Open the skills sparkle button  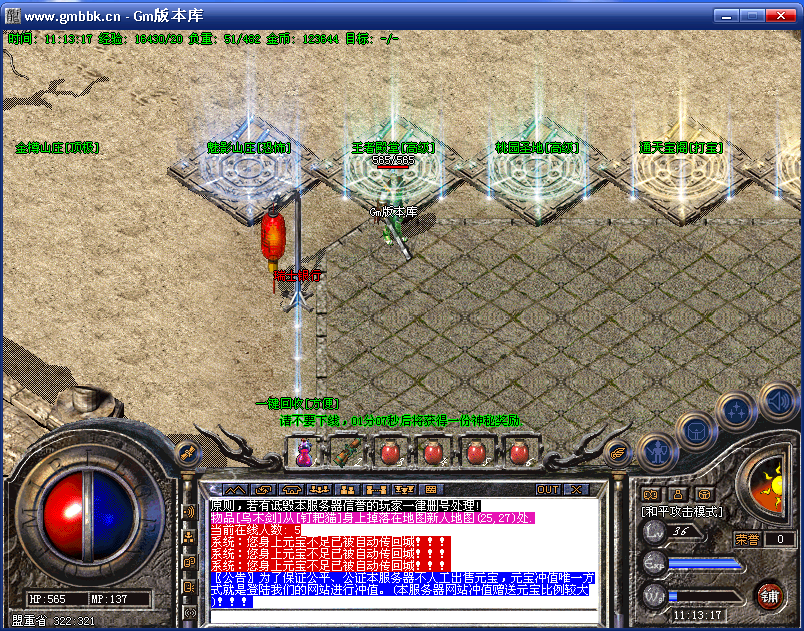tap(737, 410)
